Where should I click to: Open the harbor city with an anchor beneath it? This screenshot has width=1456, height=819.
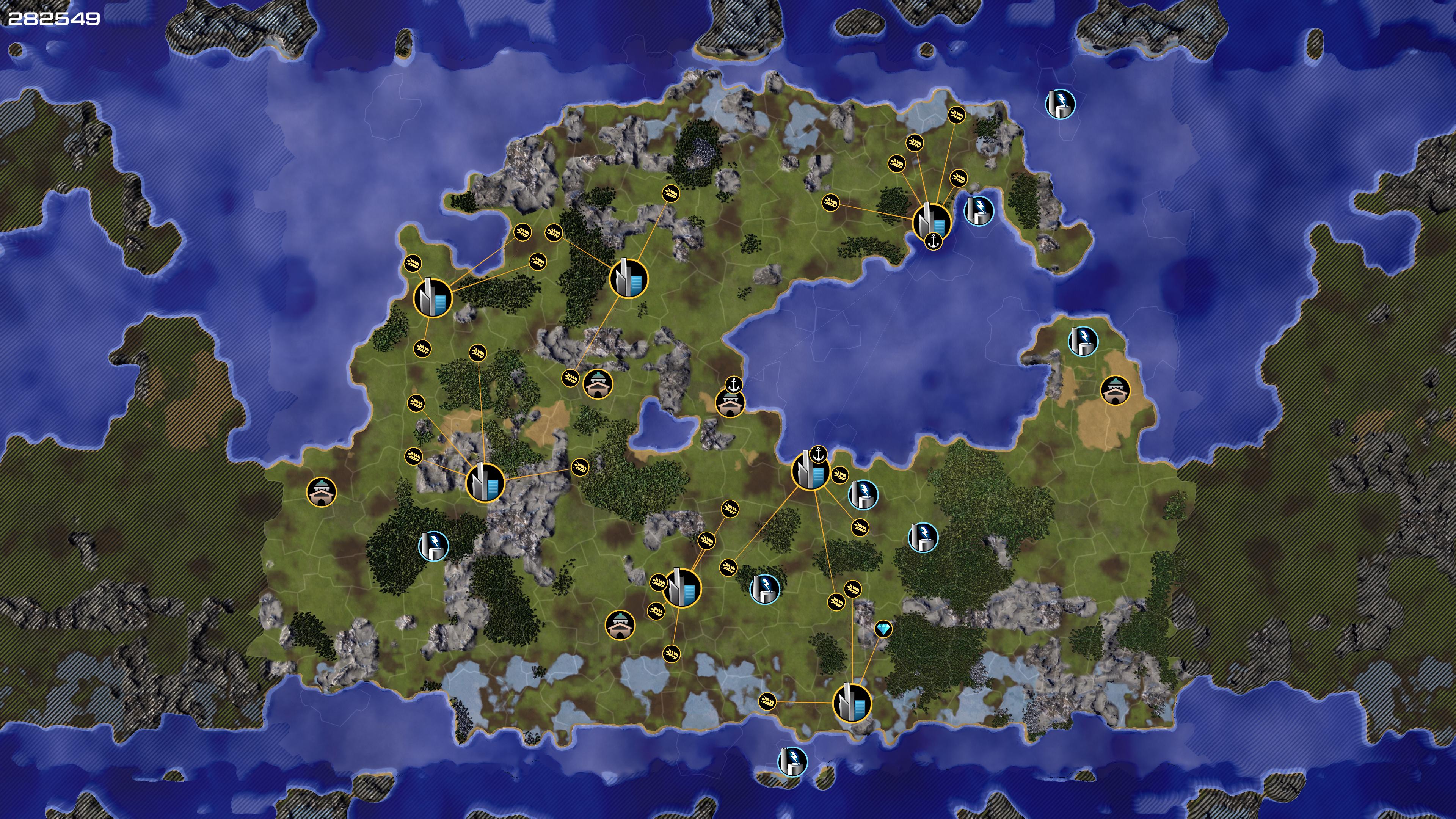932,220
